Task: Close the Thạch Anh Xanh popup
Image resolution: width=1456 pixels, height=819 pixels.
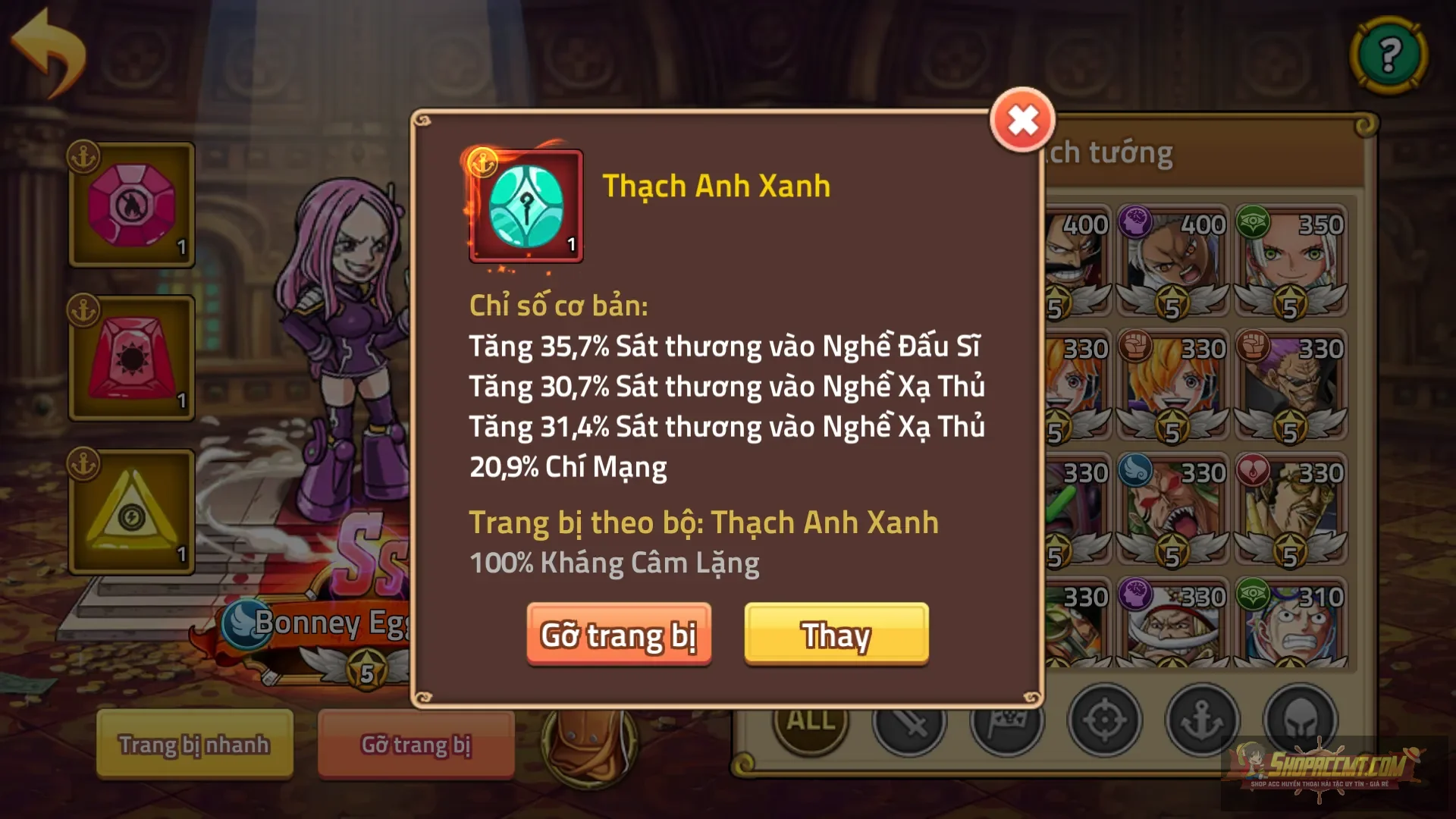Action: [1022, 119]
